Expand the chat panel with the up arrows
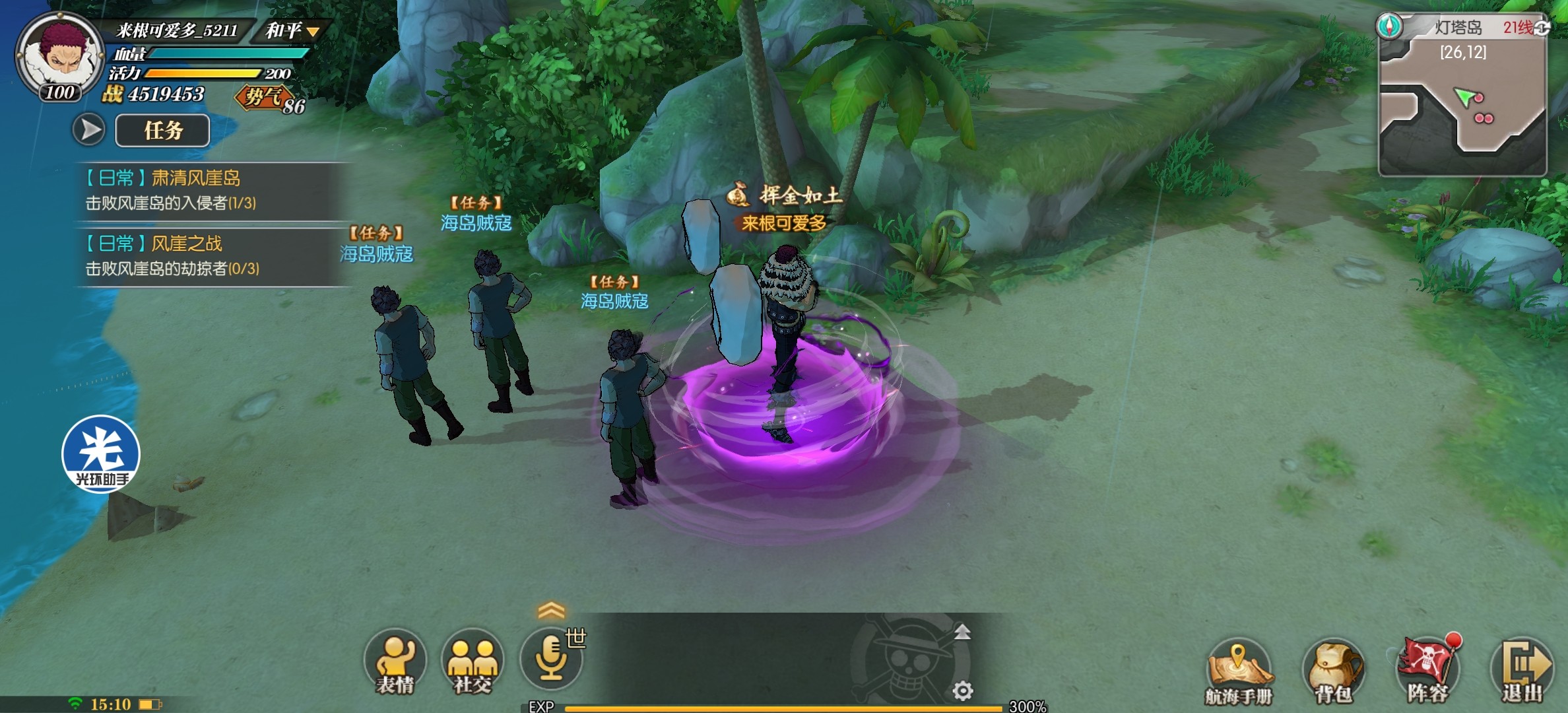1568x713 pixels. click(551, 610)
